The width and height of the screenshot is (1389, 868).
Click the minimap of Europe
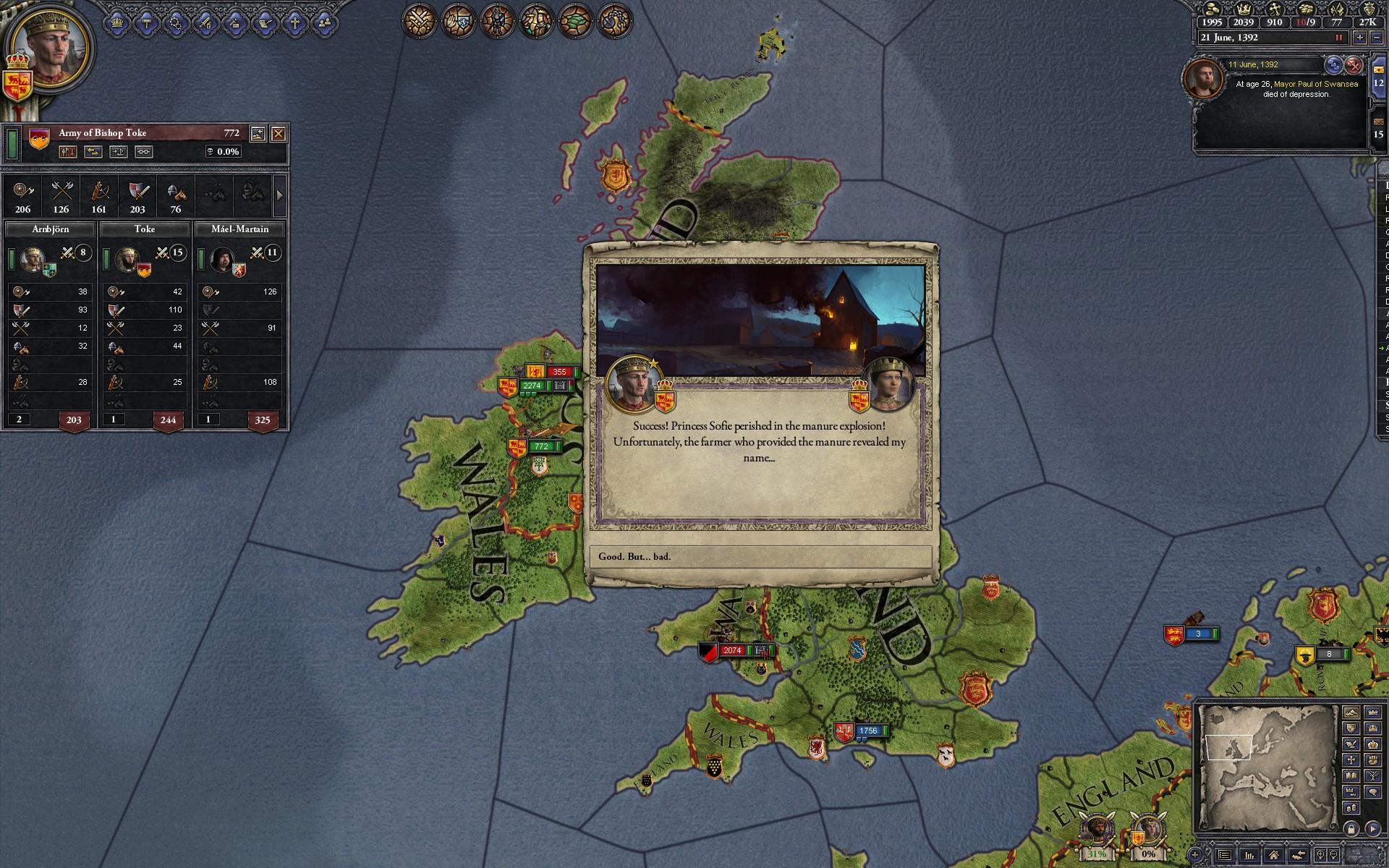pyautogui.click(x=1265, y=767)
